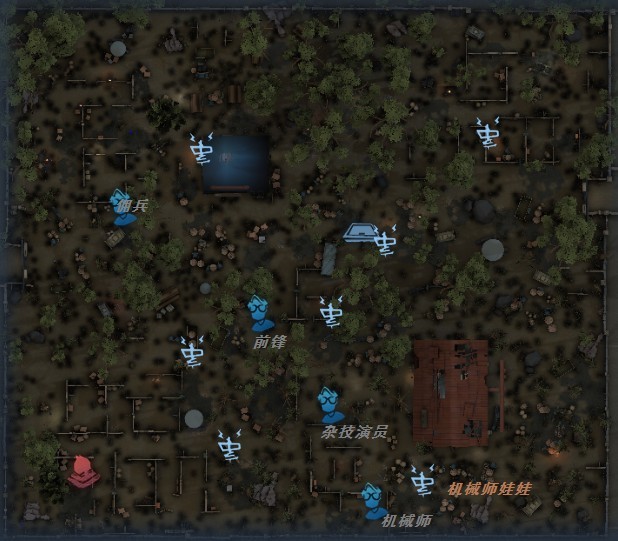Select the 佣兵 survivor marker

(x=122, y=208)
